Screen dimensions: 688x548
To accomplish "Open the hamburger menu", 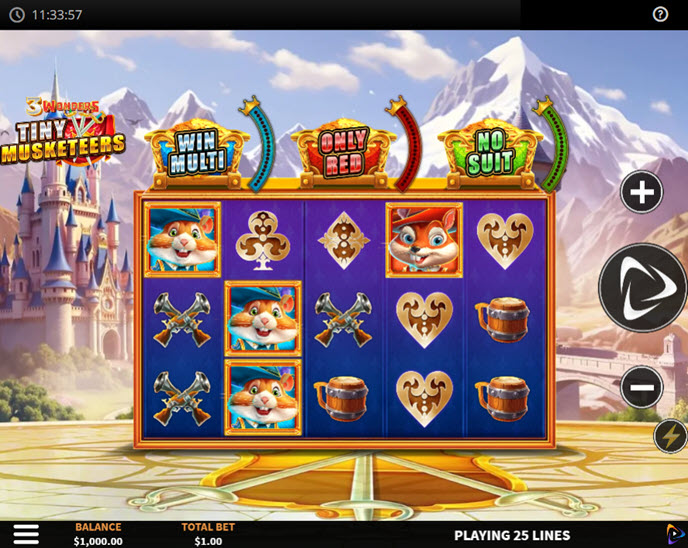I will [x=26, y=534].
